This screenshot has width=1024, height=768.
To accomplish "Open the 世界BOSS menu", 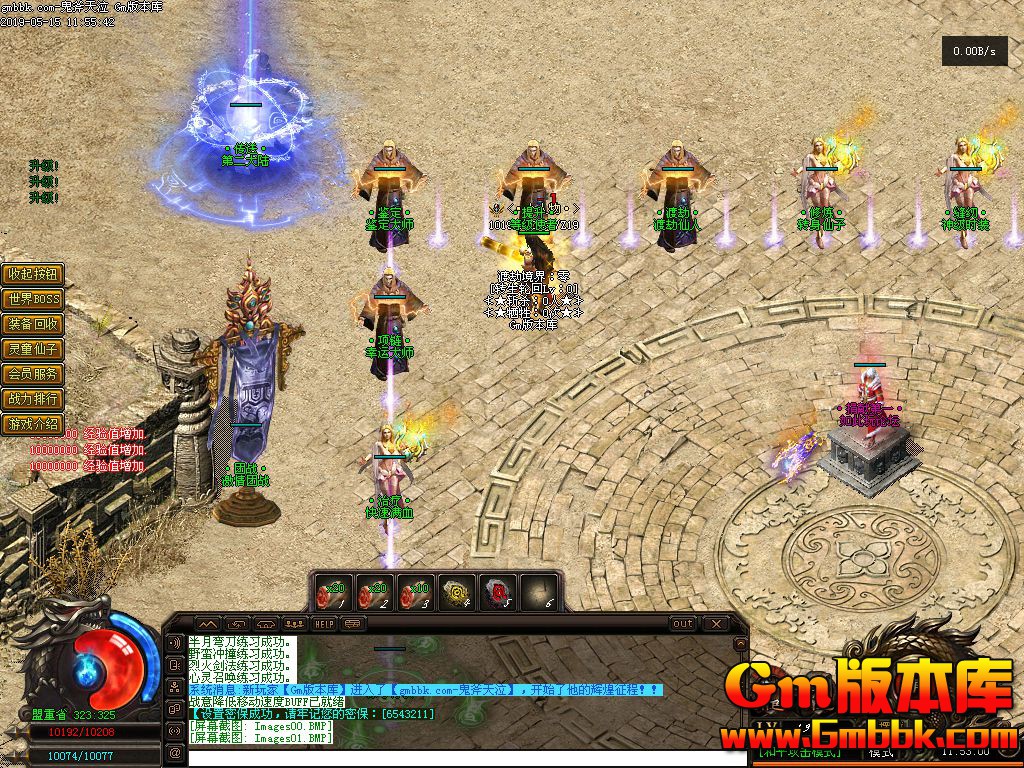I will [x=34, y=299].
